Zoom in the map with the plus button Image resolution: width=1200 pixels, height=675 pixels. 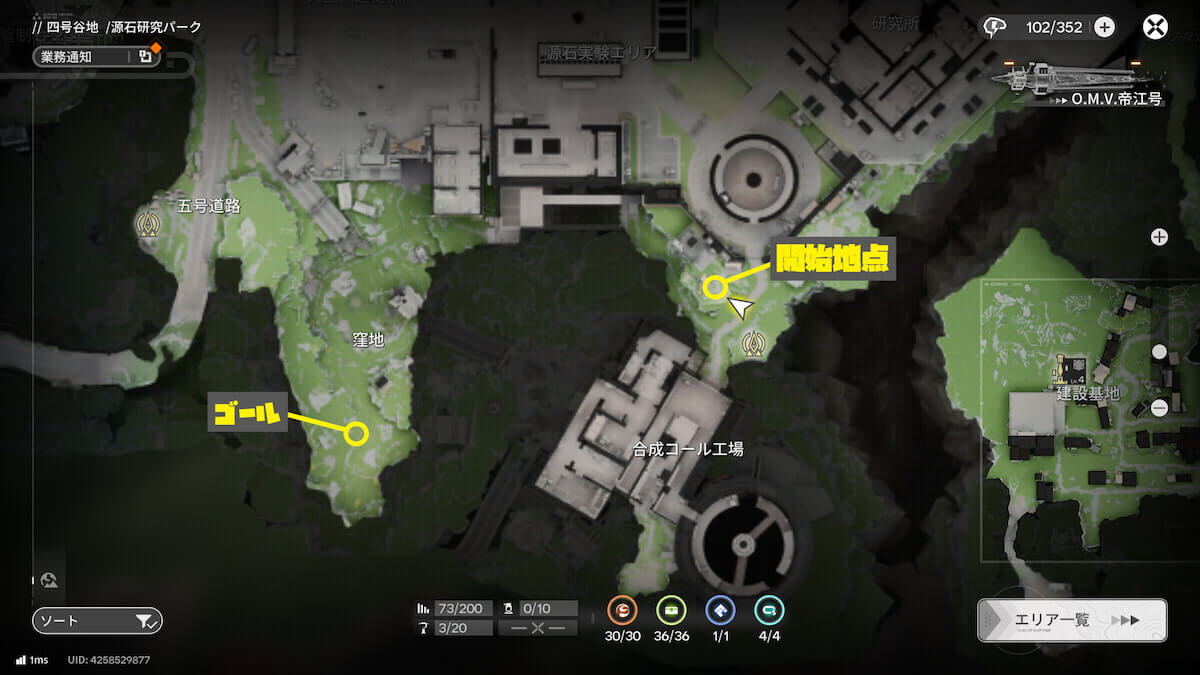point(1159,237)
